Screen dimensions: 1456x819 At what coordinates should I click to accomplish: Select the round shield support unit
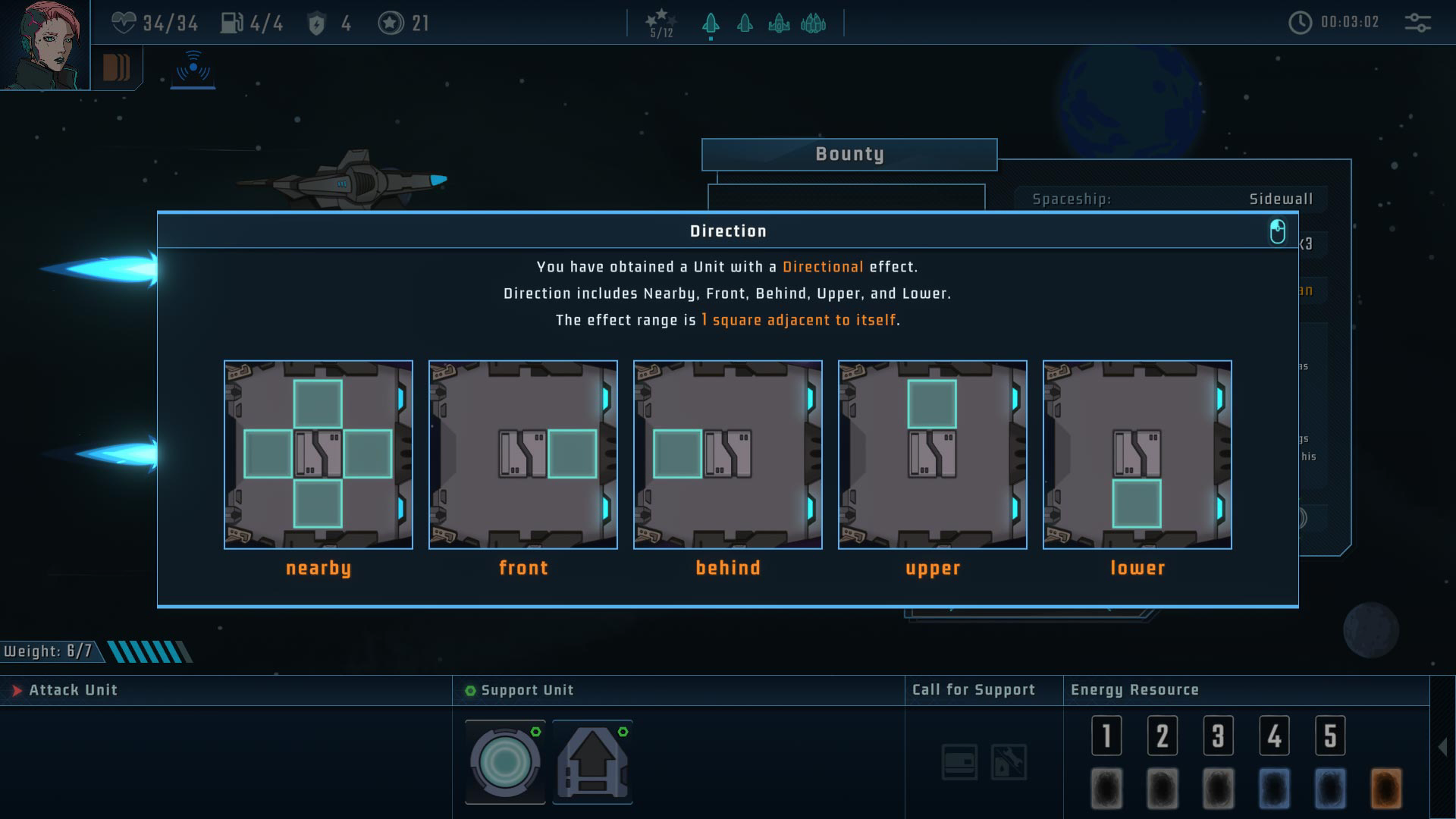coord(505,762)
